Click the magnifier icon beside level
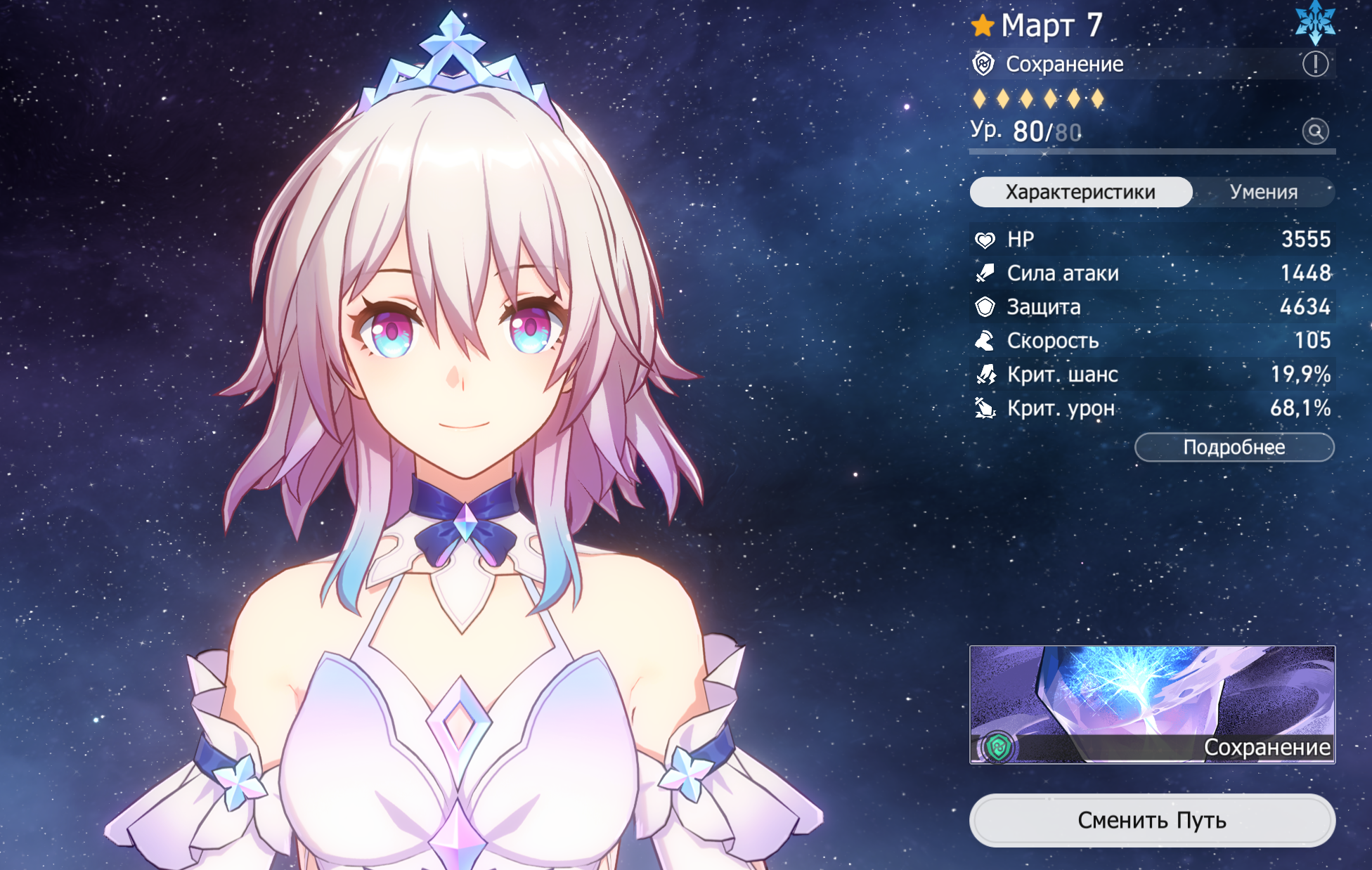The height and width of the screenshot is (870, 1372). click(1315, 131)
